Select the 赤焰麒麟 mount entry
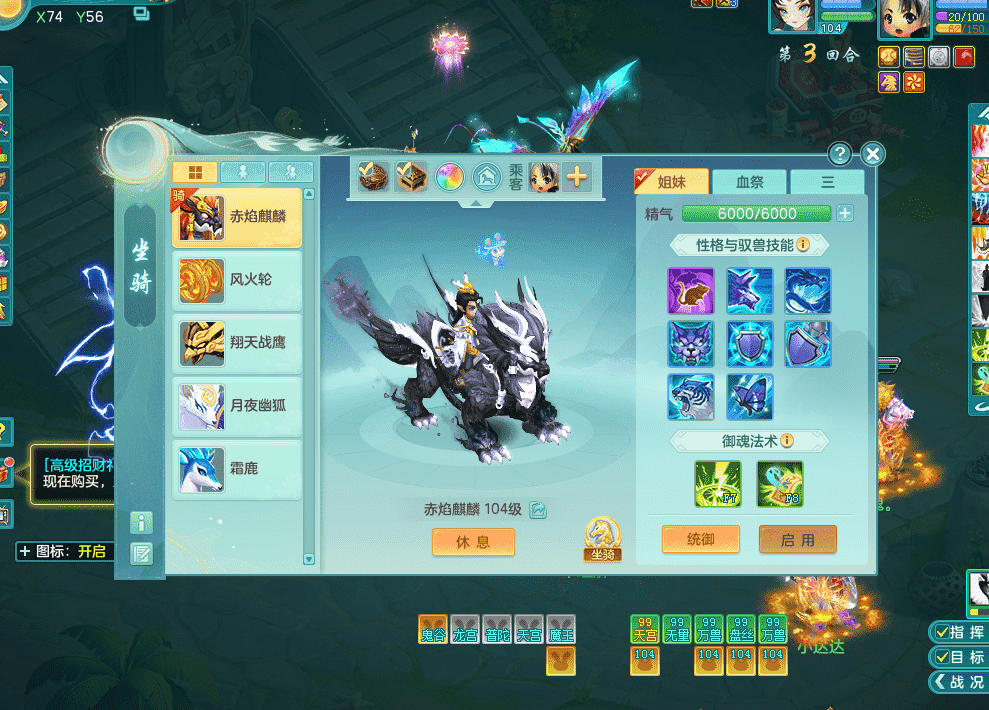989x710 pixels. pos(237,217)
